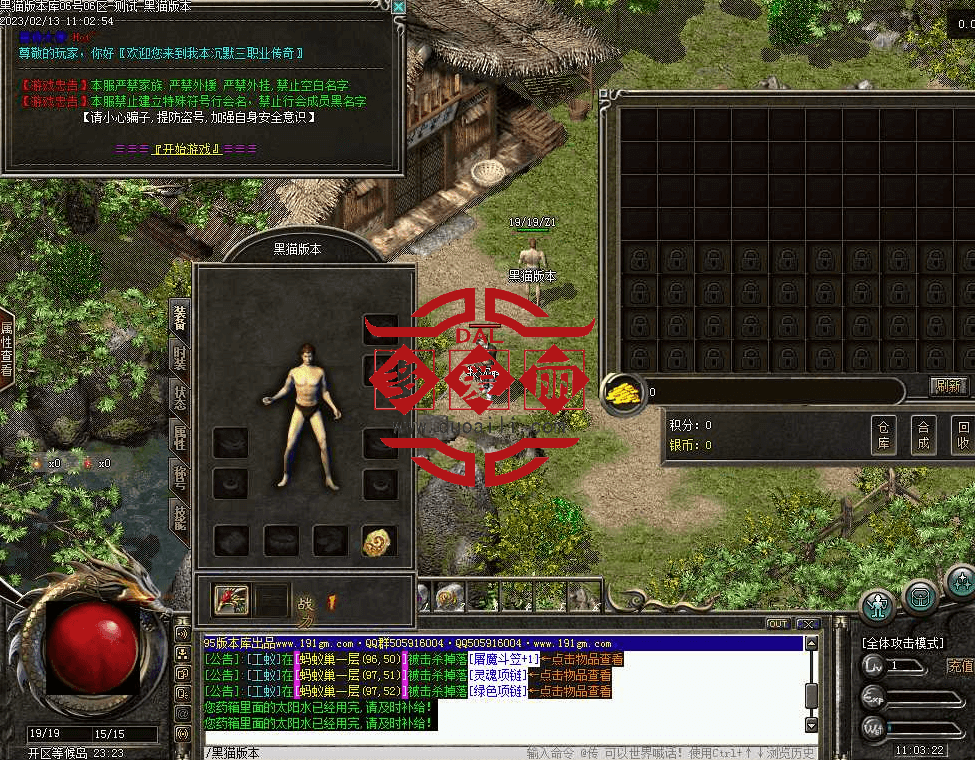
Task: Click the gold ingot currency icon
Action: (621, 391)
